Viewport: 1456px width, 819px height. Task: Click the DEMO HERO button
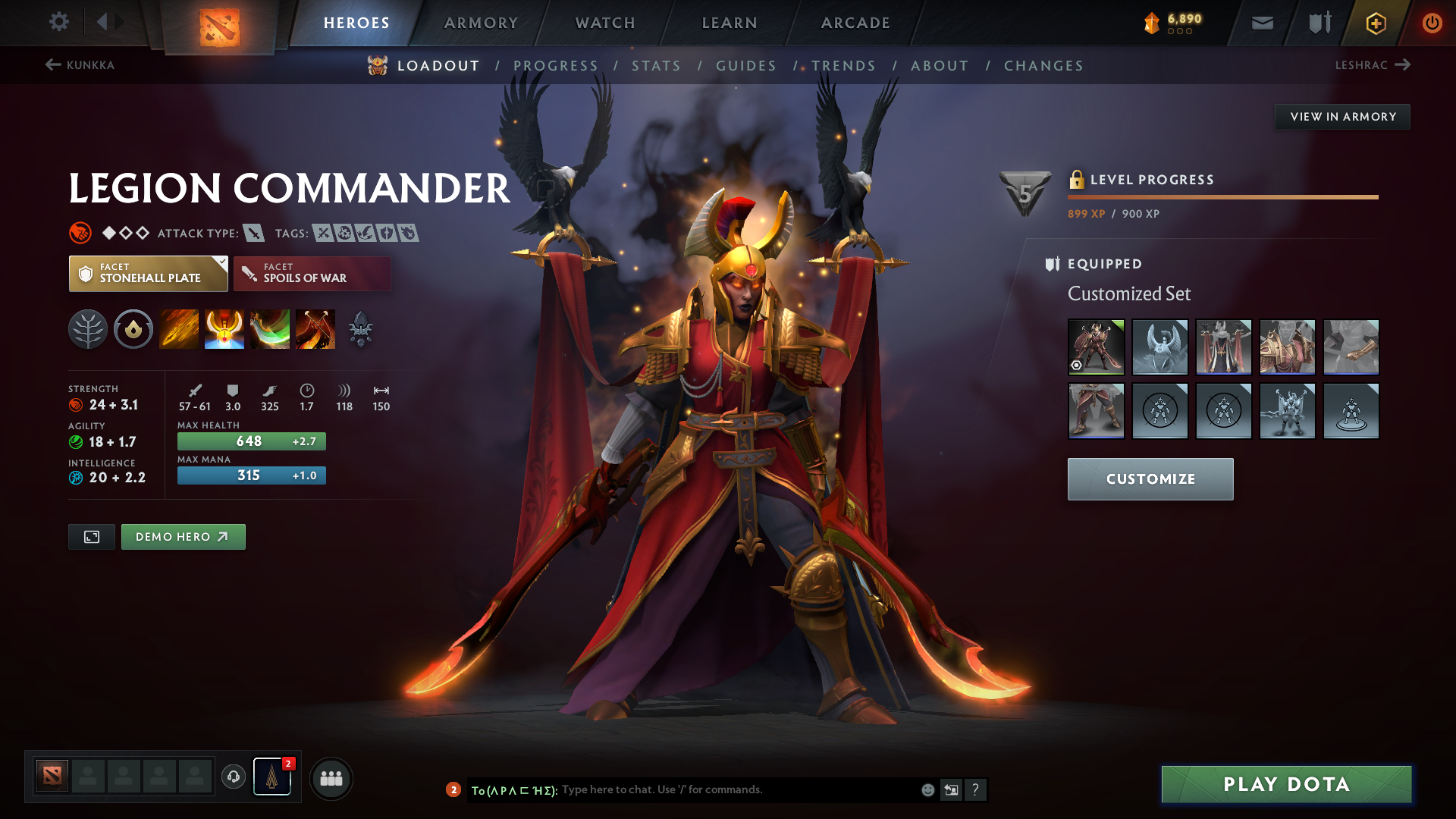click(183, 536)
